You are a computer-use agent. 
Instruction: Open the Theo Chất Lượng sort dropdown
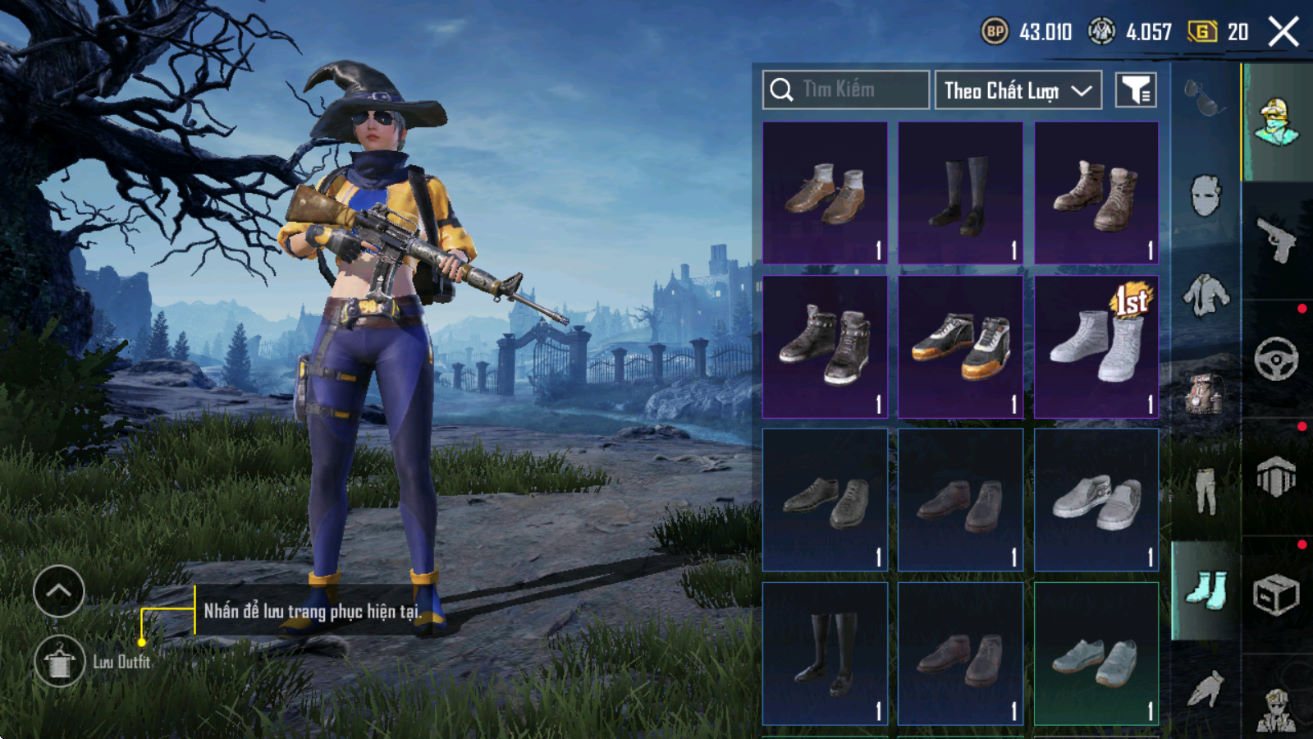[1017, 90]
